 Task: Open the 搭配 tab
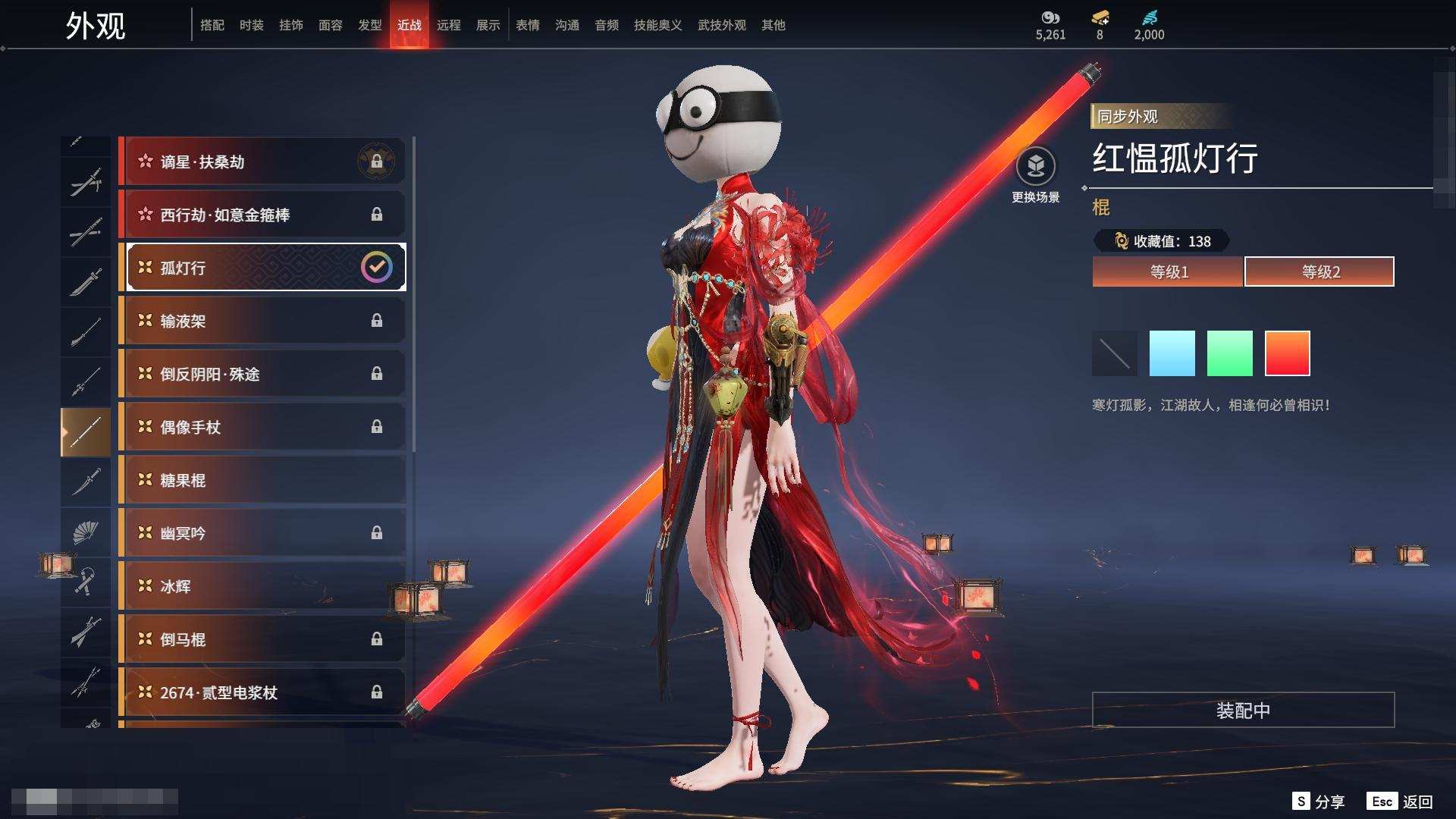point(212,25)
